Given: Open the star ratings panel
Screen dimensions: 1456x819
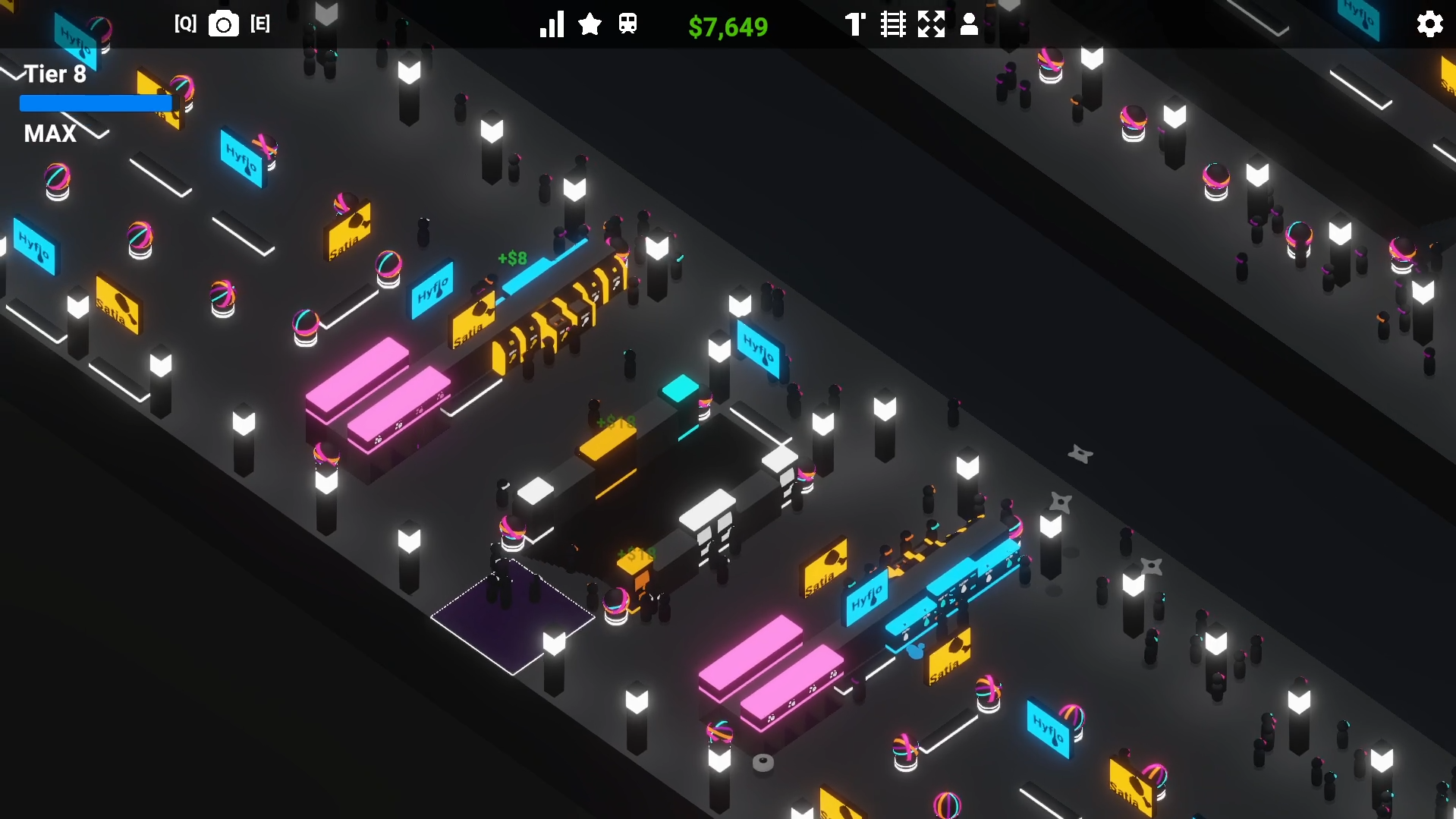Looking at the screenshot, I should coord(590,24).
